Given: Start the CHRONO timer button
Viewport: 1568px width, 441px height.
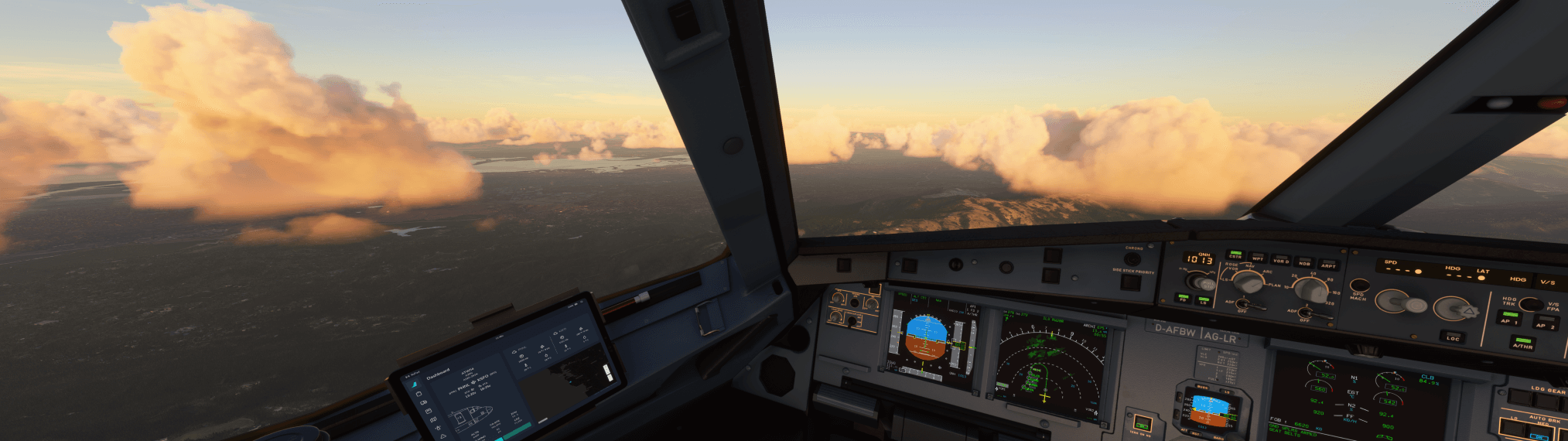Looking at the screenshot, I should point(1133,258).
